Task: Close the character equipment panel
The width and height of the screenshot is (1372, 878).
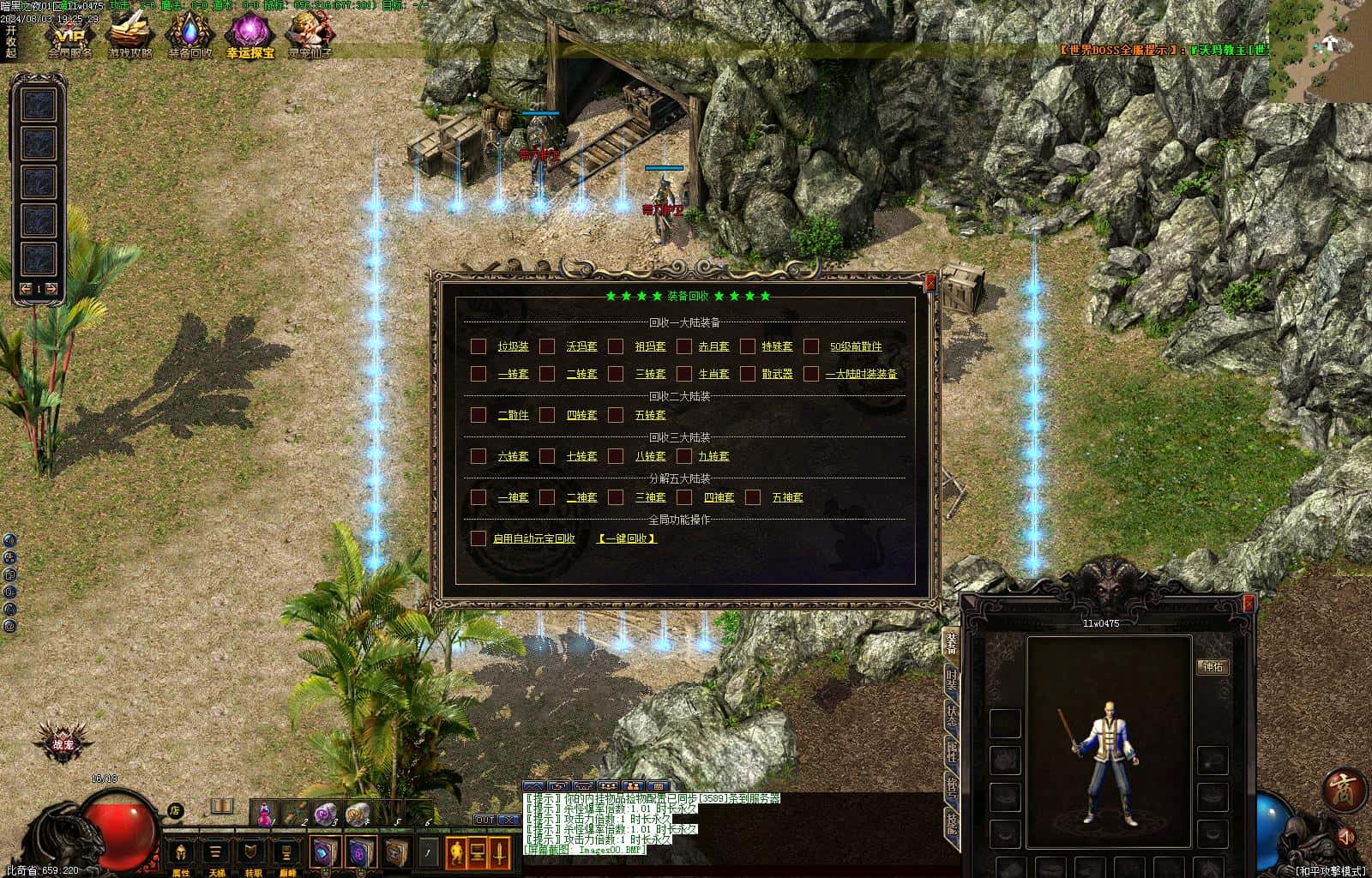Action: coord(1249,604)
